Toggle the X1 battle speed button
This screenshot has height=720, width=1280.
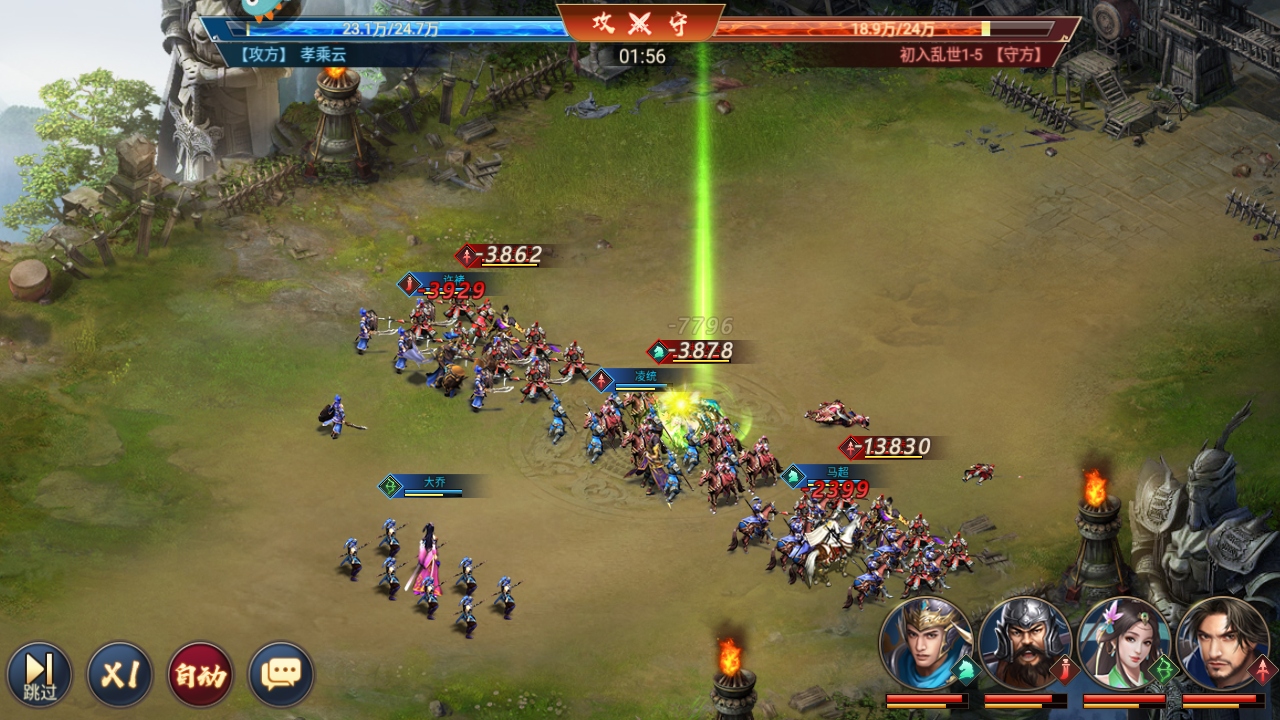pos(120,674)
